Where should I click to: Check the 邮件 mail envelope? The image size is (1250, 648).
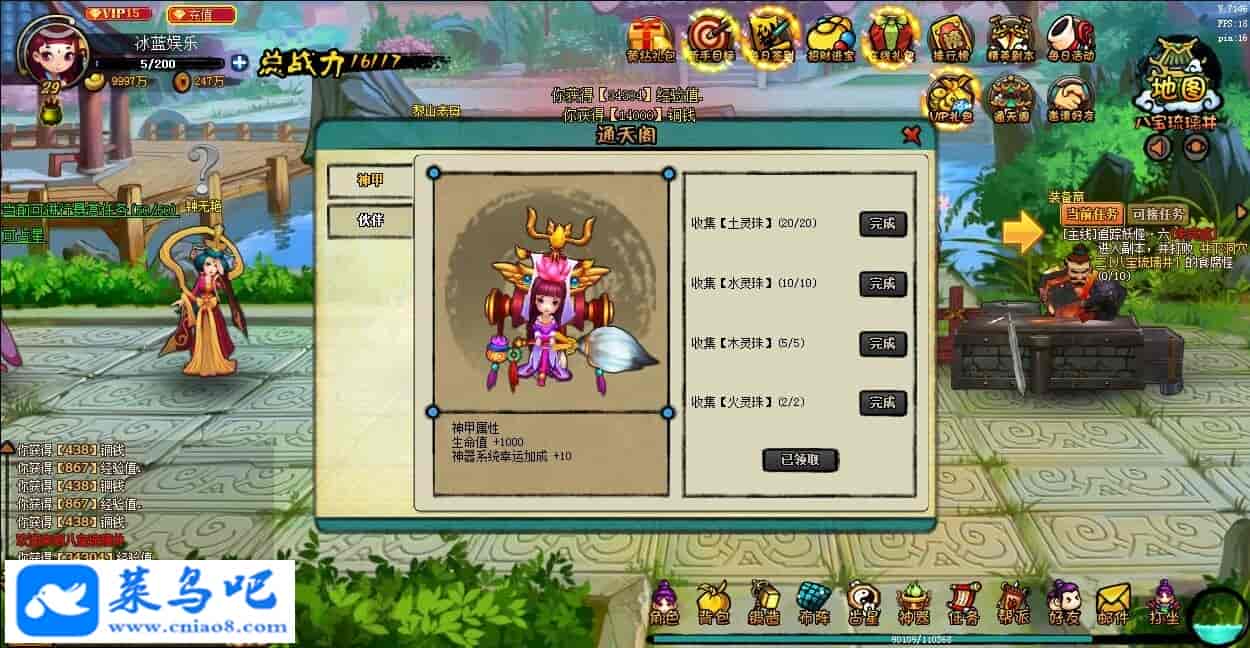1113,602
